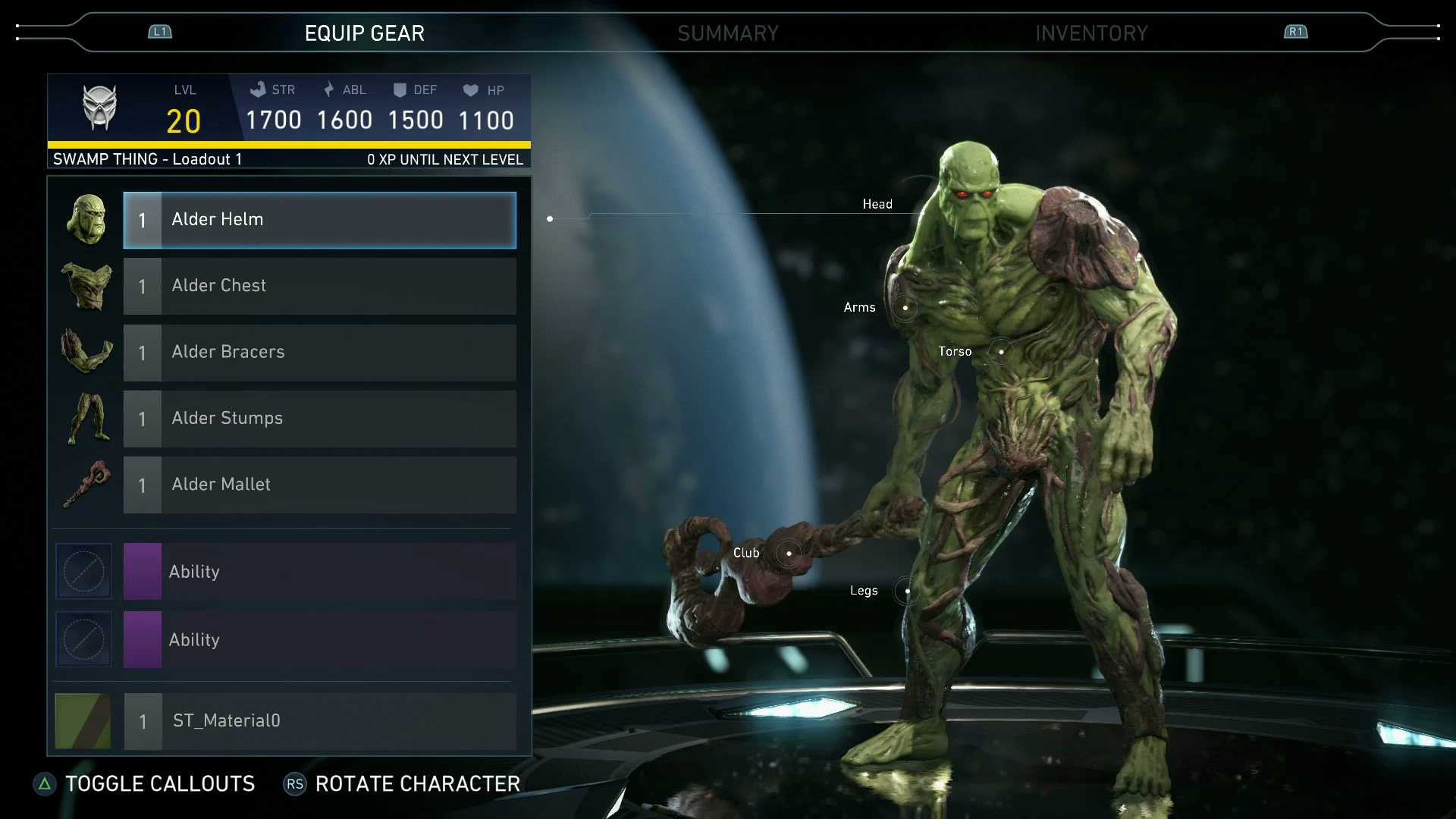The width and height of the screenshot is (1456, 819).
Task: Switch to the Summary tab
Action: tap(727, 33)
